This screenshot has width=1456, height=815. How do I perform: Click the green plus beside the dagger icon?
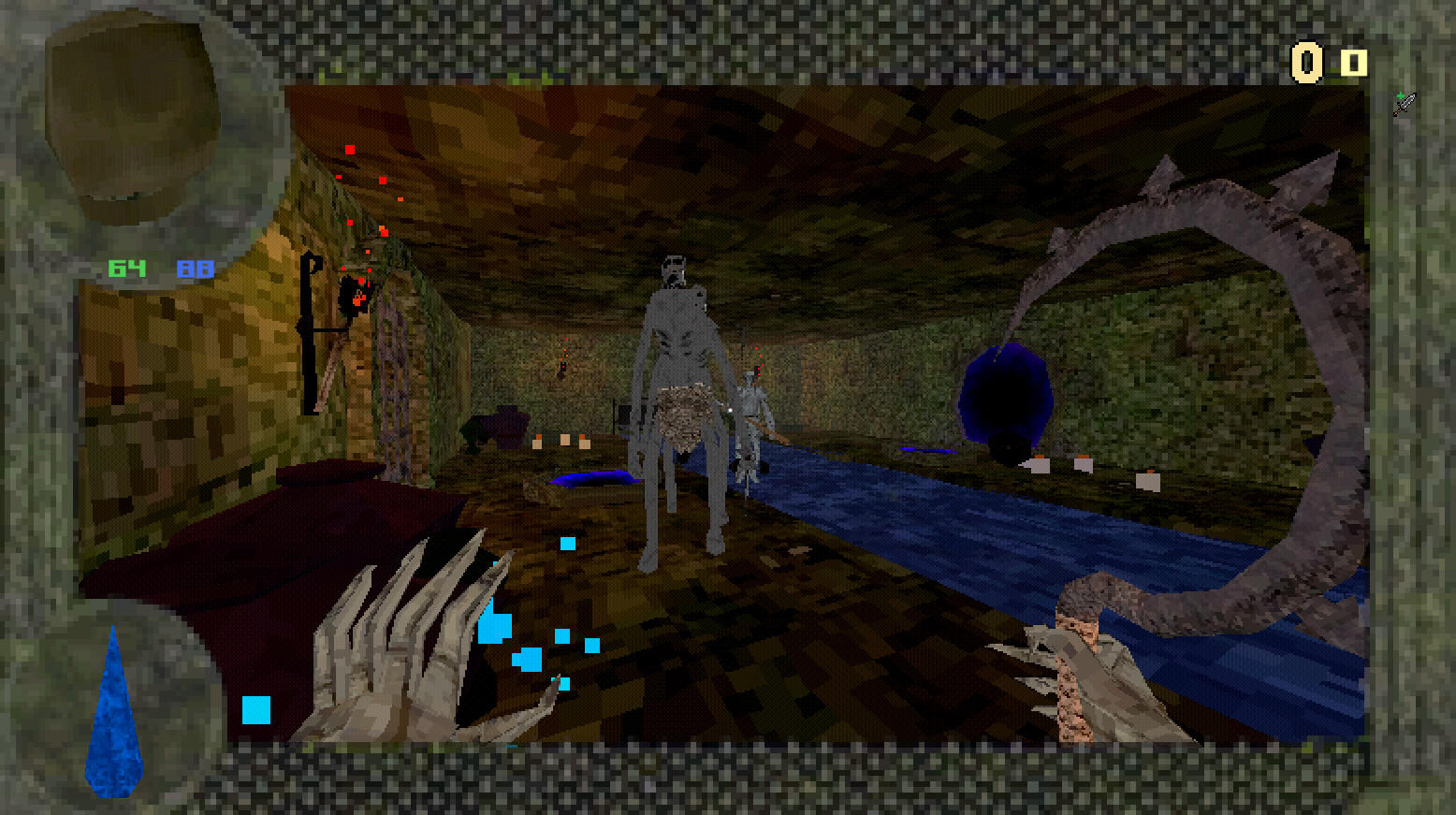pyautogui.click(x=1401, y=95)
